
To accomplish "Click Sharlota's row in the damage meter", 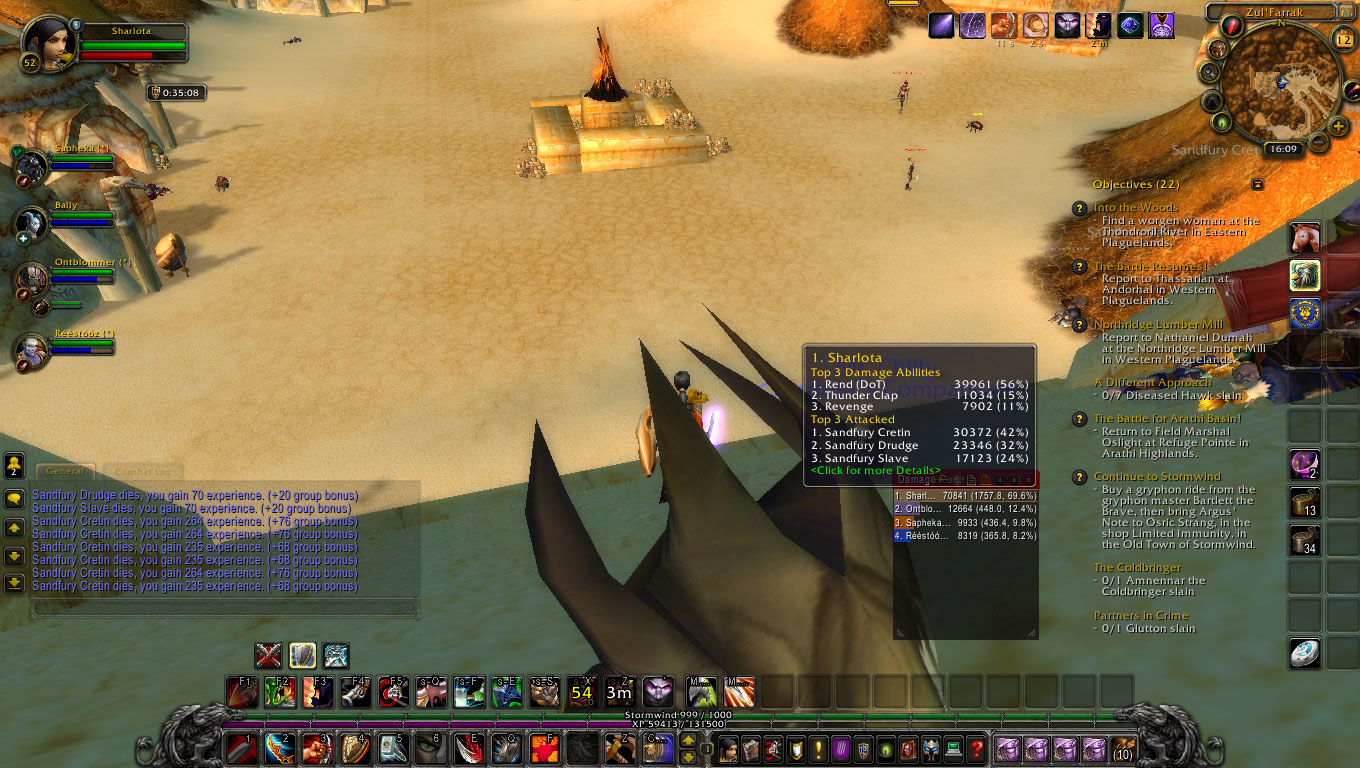I will click(x=965, y=495).
